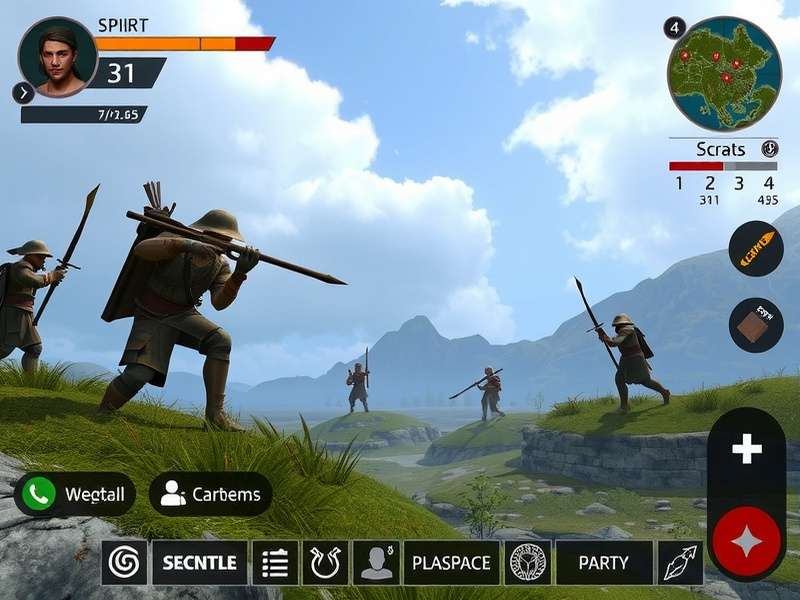
Task: Open the Carbems contacts button
Action: (210, 494)
